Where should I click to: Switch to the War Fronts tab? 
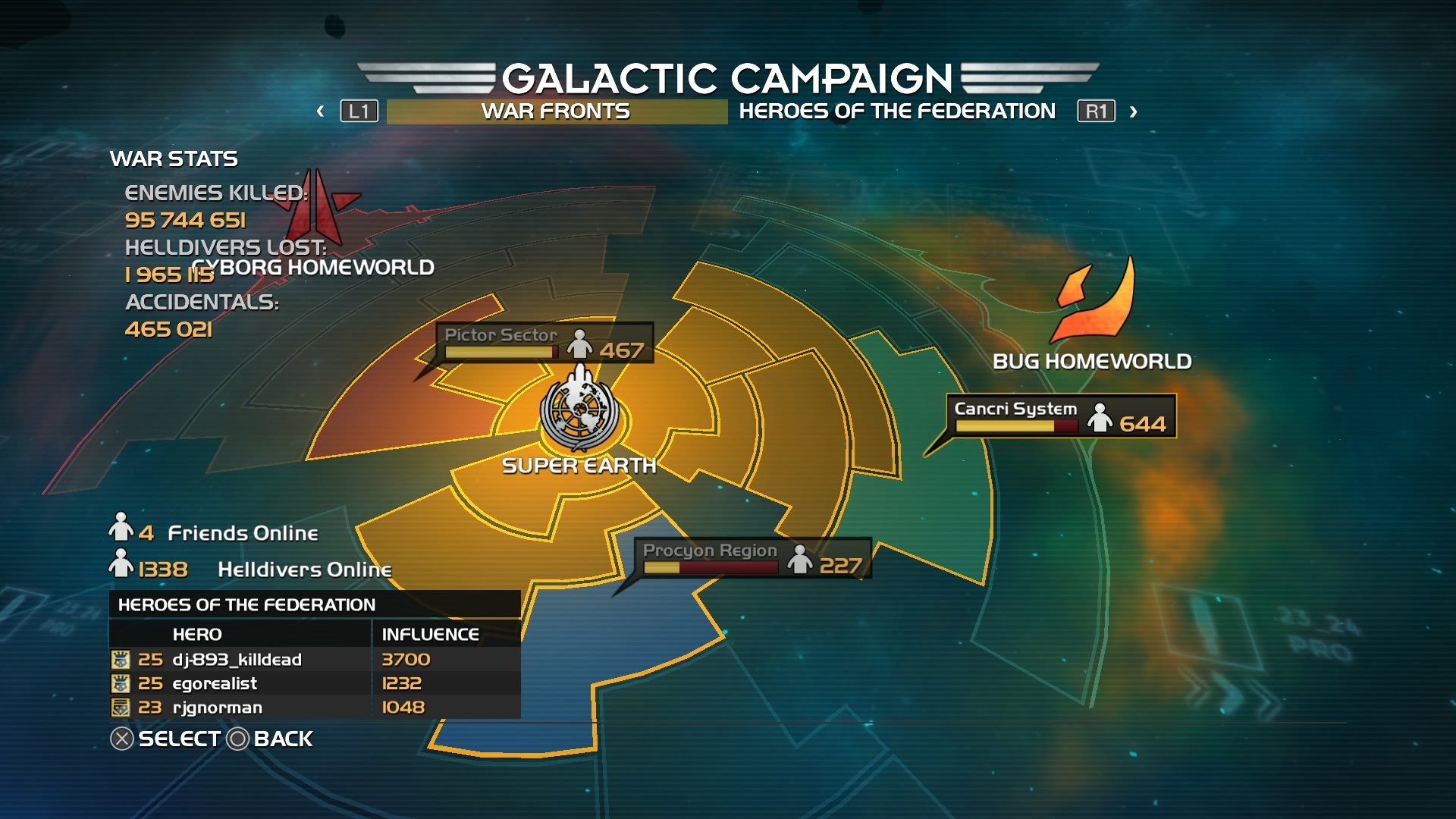556,111
